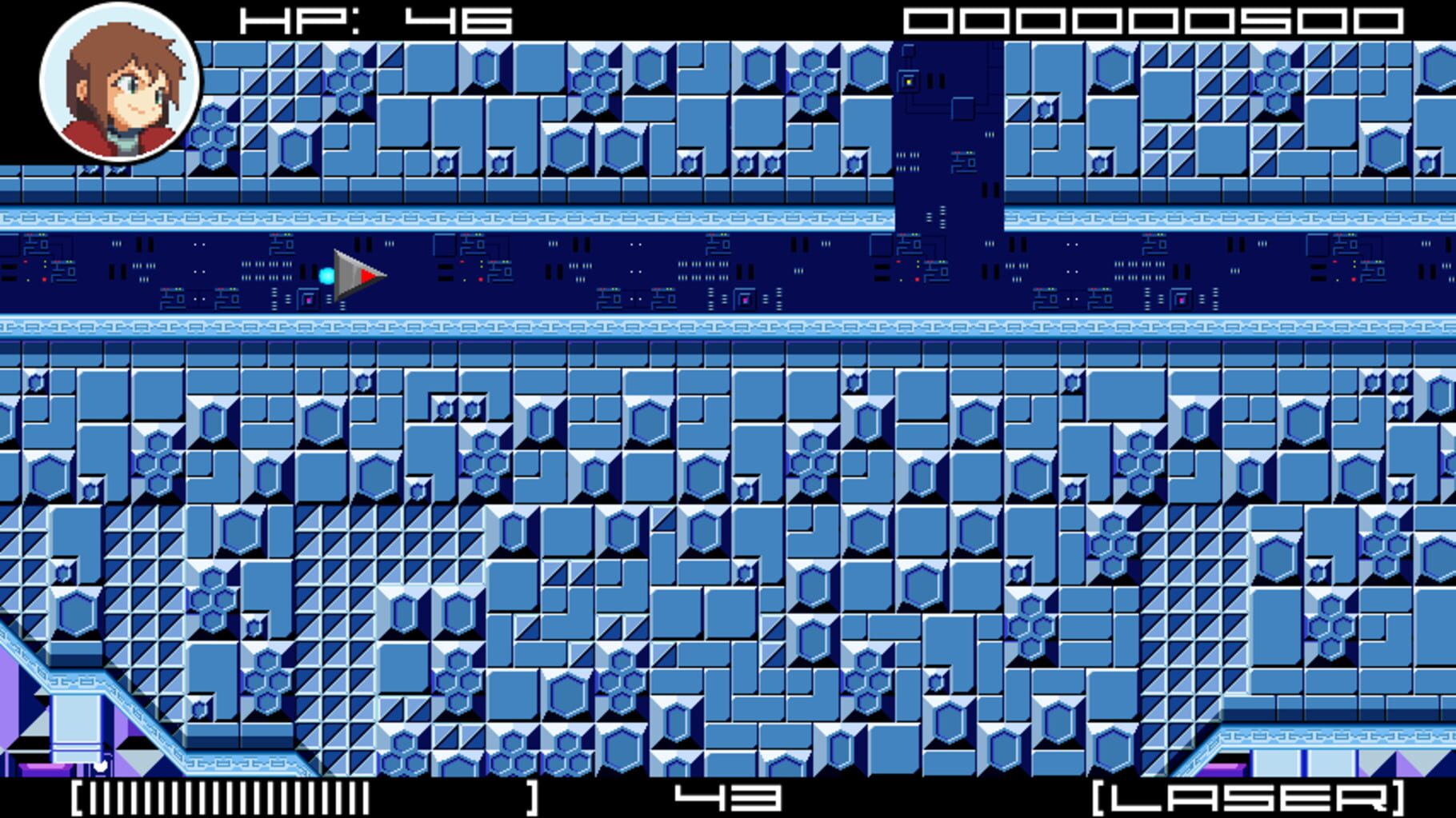1456x818 pixels.
Task: Click the purple terminal panel below the ship
Action: pyautogui.click(x=308, y=297)
